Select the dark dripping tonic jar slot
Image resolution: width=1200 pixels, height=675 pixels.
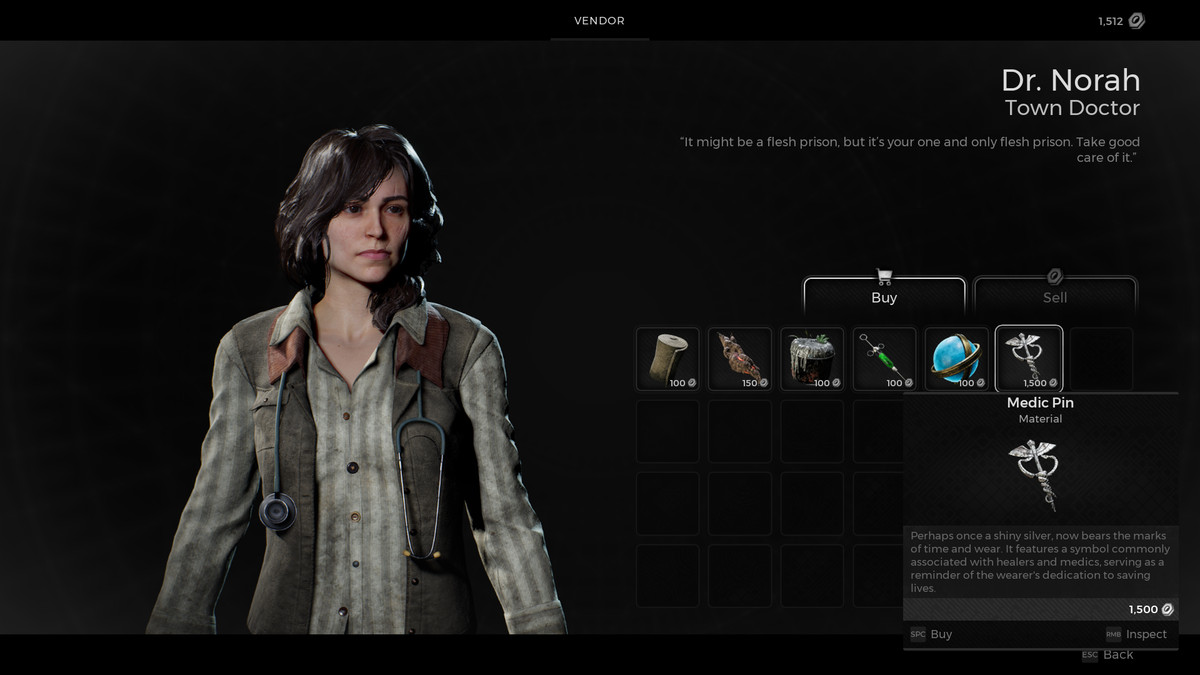point(812,359)
